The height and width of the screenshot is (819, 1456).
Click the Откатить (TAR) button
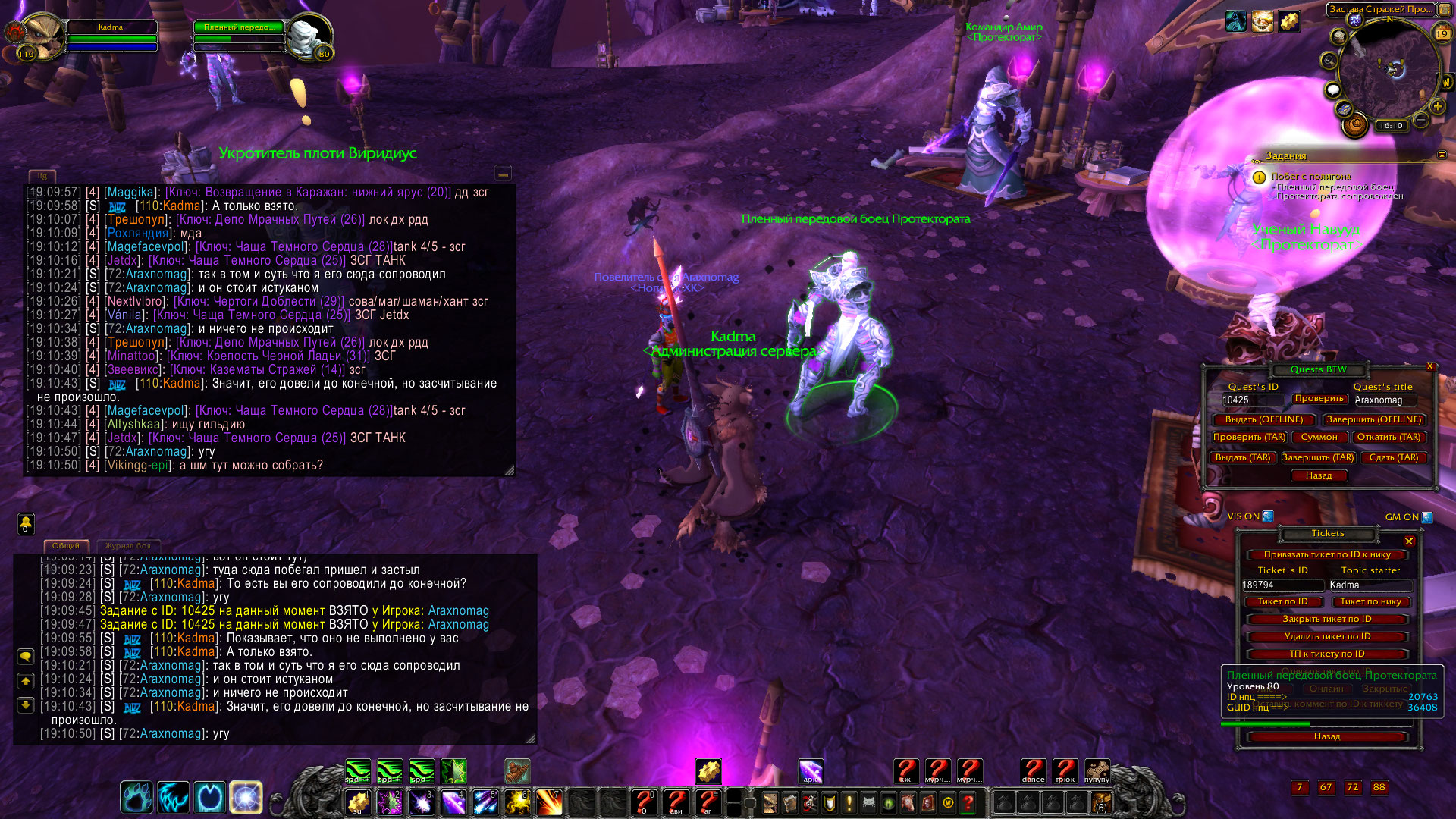[1389, 438]
